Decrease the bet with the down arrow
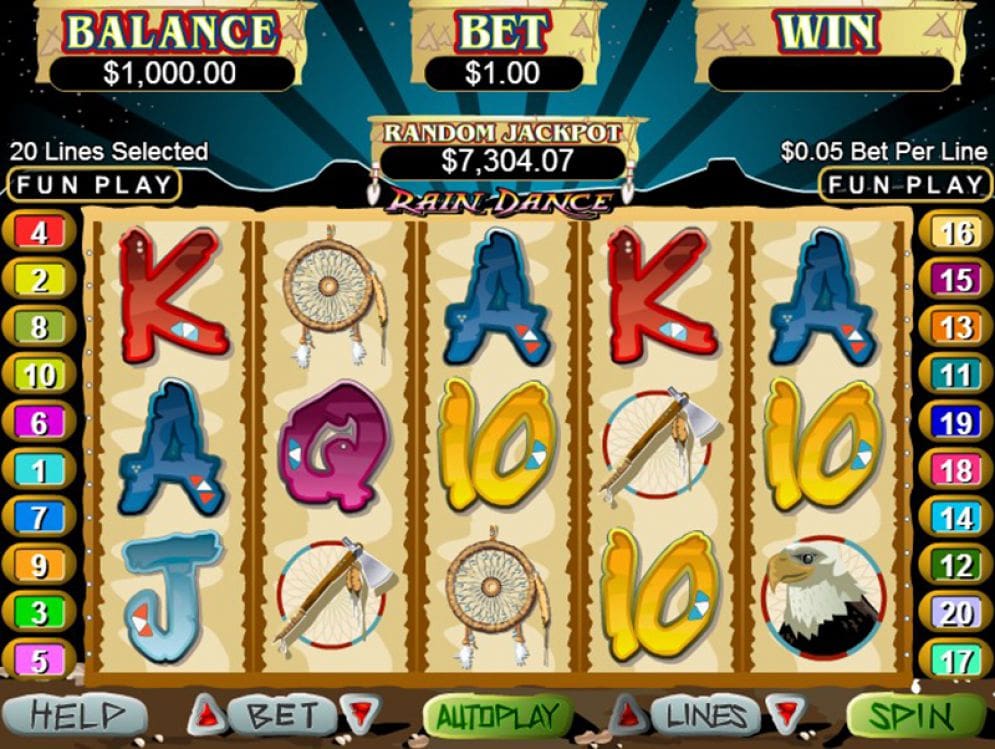995x749 pixels. [358, 715]
